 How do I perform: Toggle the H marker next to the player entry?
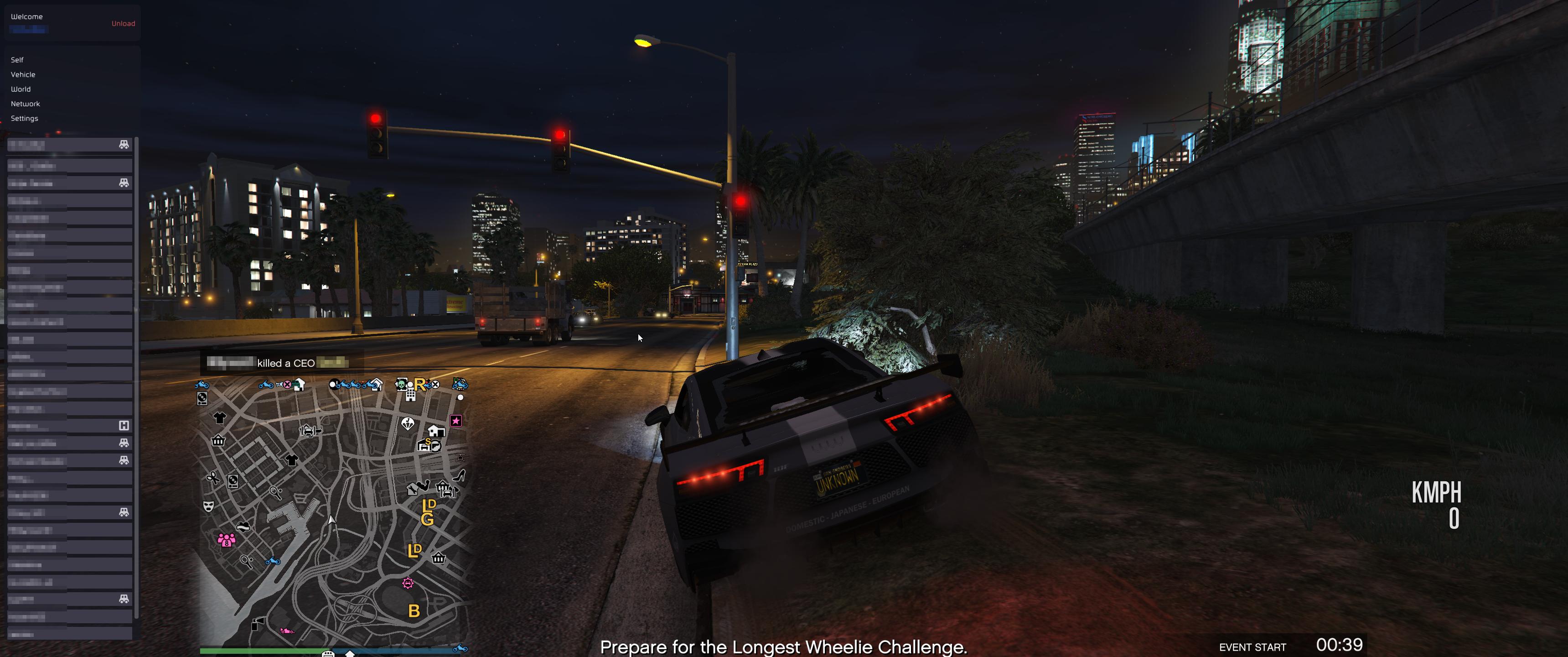click(x=123, y=425)
